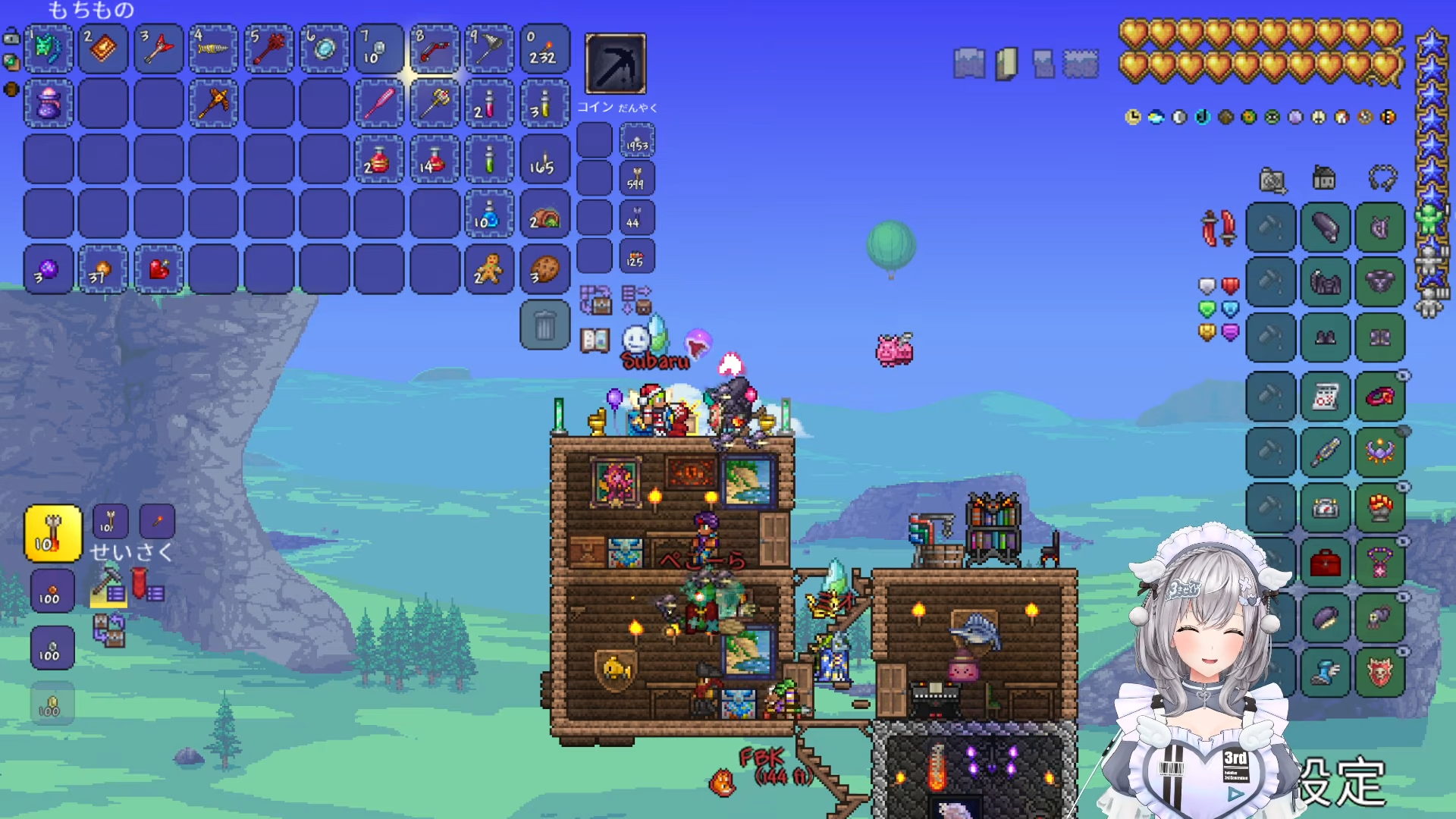
Task: Select the torch stack of 232
Action: 544,49
